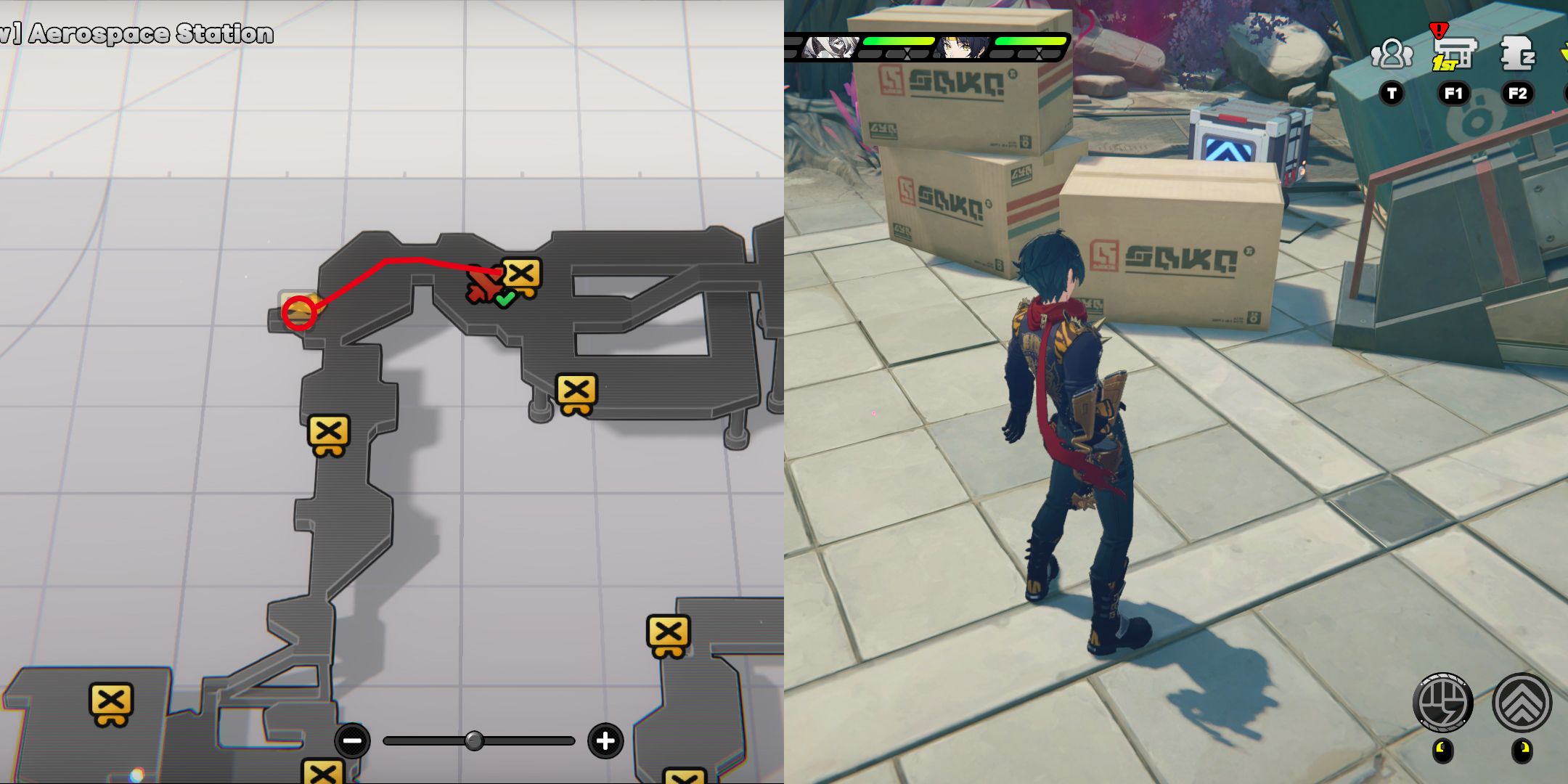The image size is (1568, 784).
Task: Open the quest notes panel (F2)
Action: coord(1517,54)
